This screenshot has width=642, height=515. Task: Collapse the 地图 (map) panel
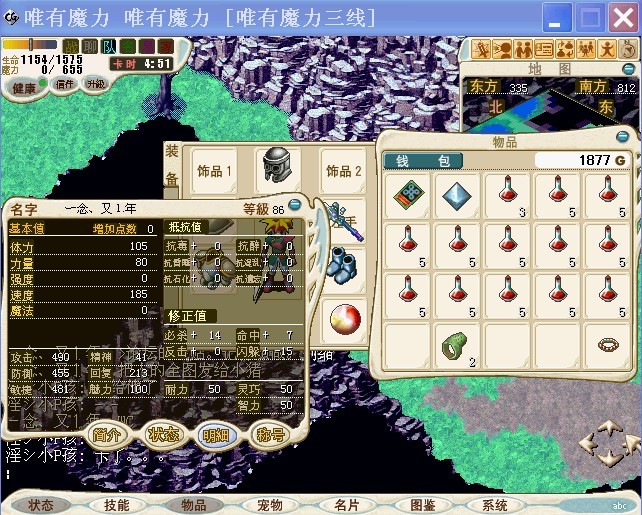tap(629, 69)
